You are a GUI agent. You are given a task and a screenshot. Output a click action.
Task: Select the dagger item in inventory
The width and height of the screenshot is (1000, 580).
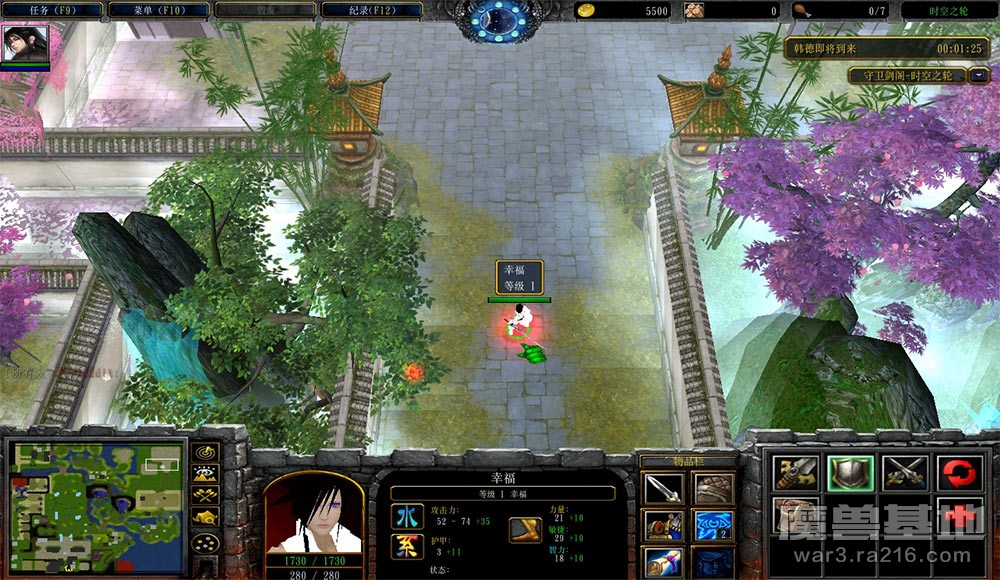click(x=663, y=489)
